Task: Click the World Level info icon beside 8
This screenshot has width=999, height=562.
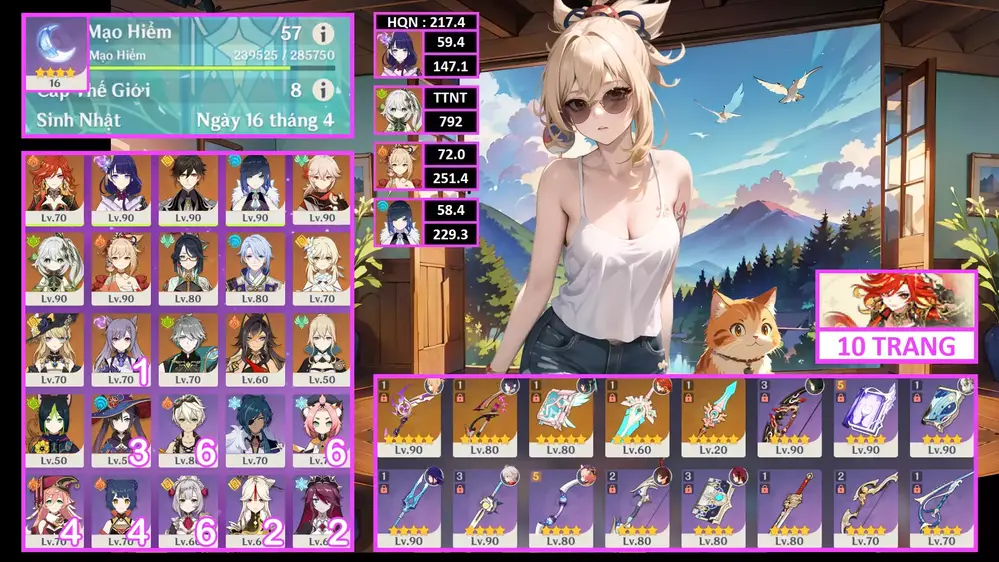Action: click(322, 90)
